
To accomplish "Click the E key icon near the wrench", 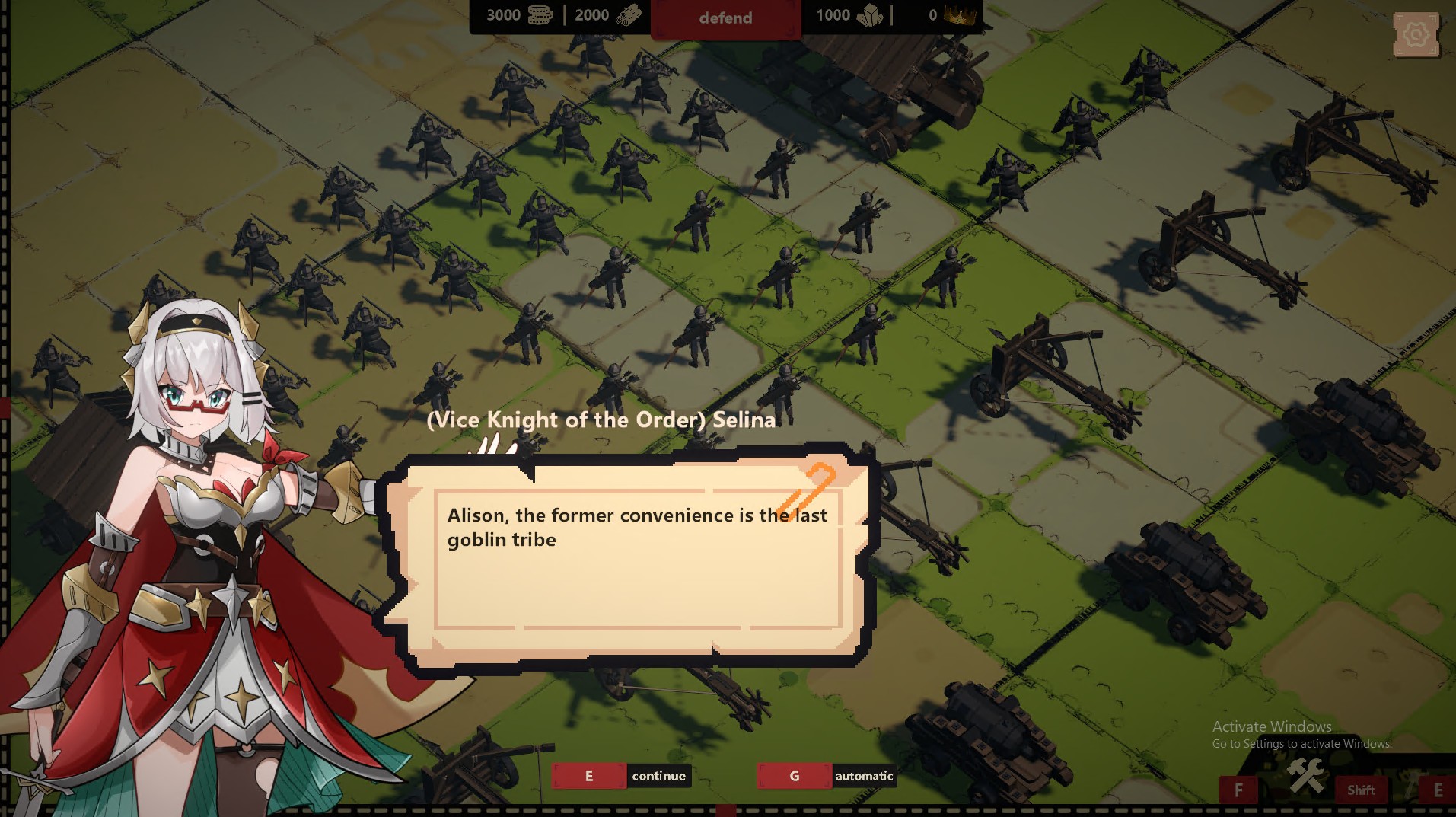I will tap(1437, 789).
